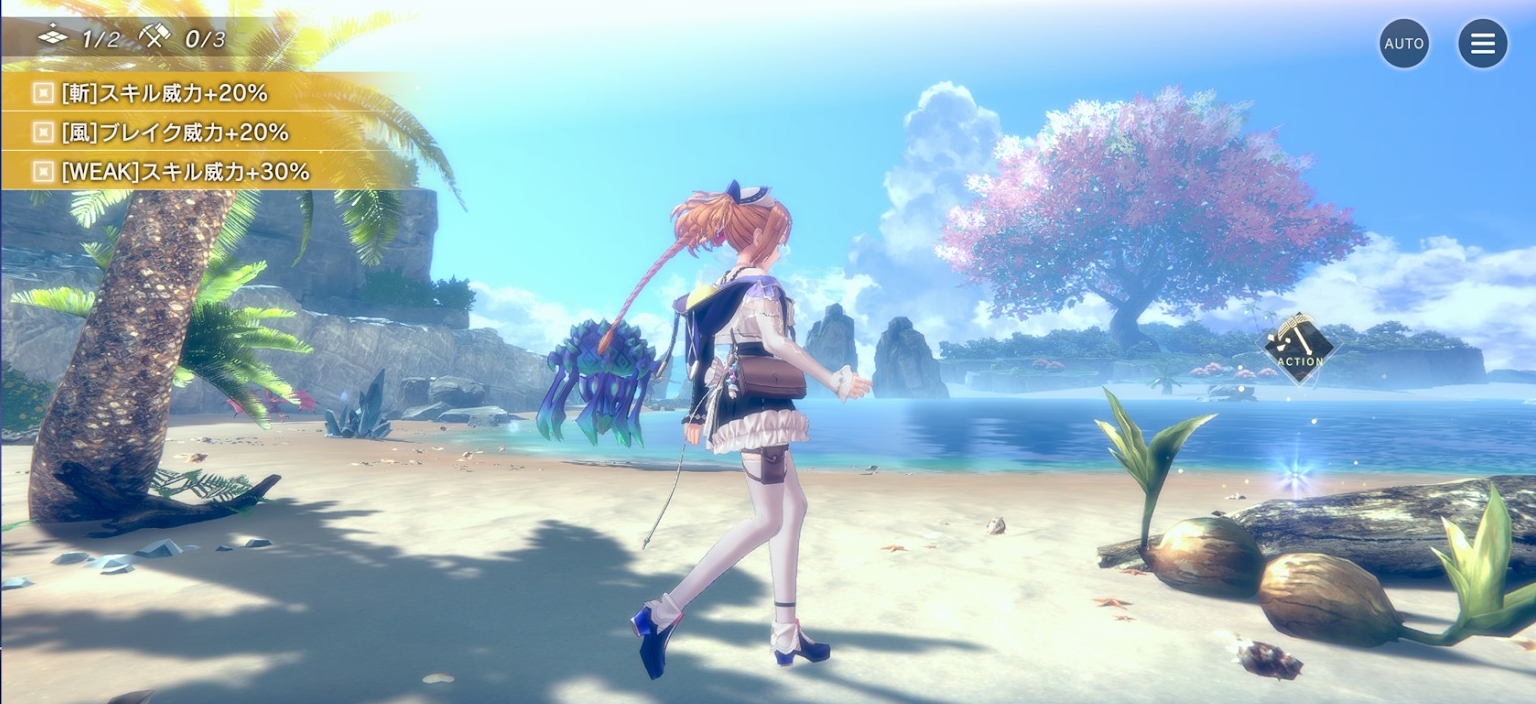The height and width of the screenshot is (704, 1536).
Task: Select the [WEAK]スキル威力+30% bonus row
Action: click(185, 171)
